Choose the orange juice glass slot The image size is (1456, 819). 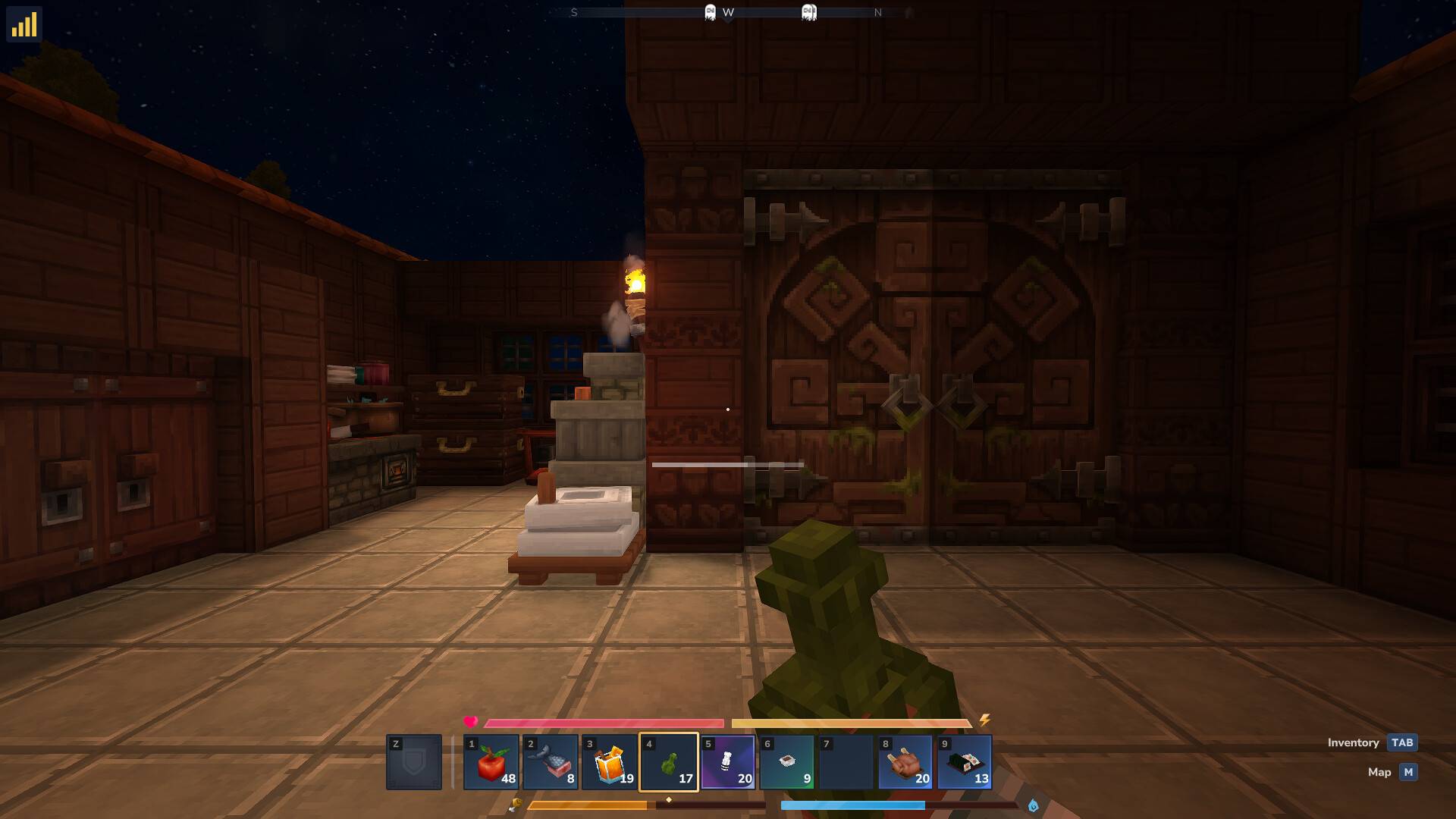[x=610, y=762]
